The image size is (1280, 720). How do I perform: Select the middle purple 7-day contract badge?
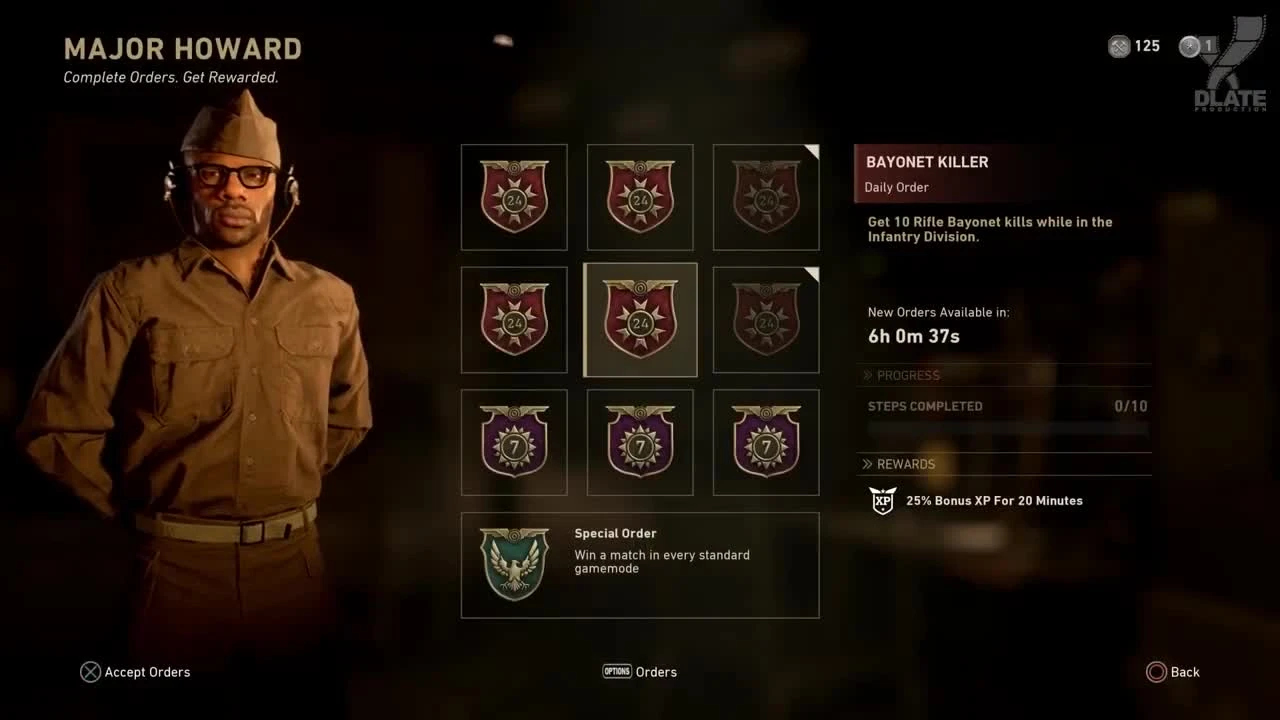[x=640, y=442]
